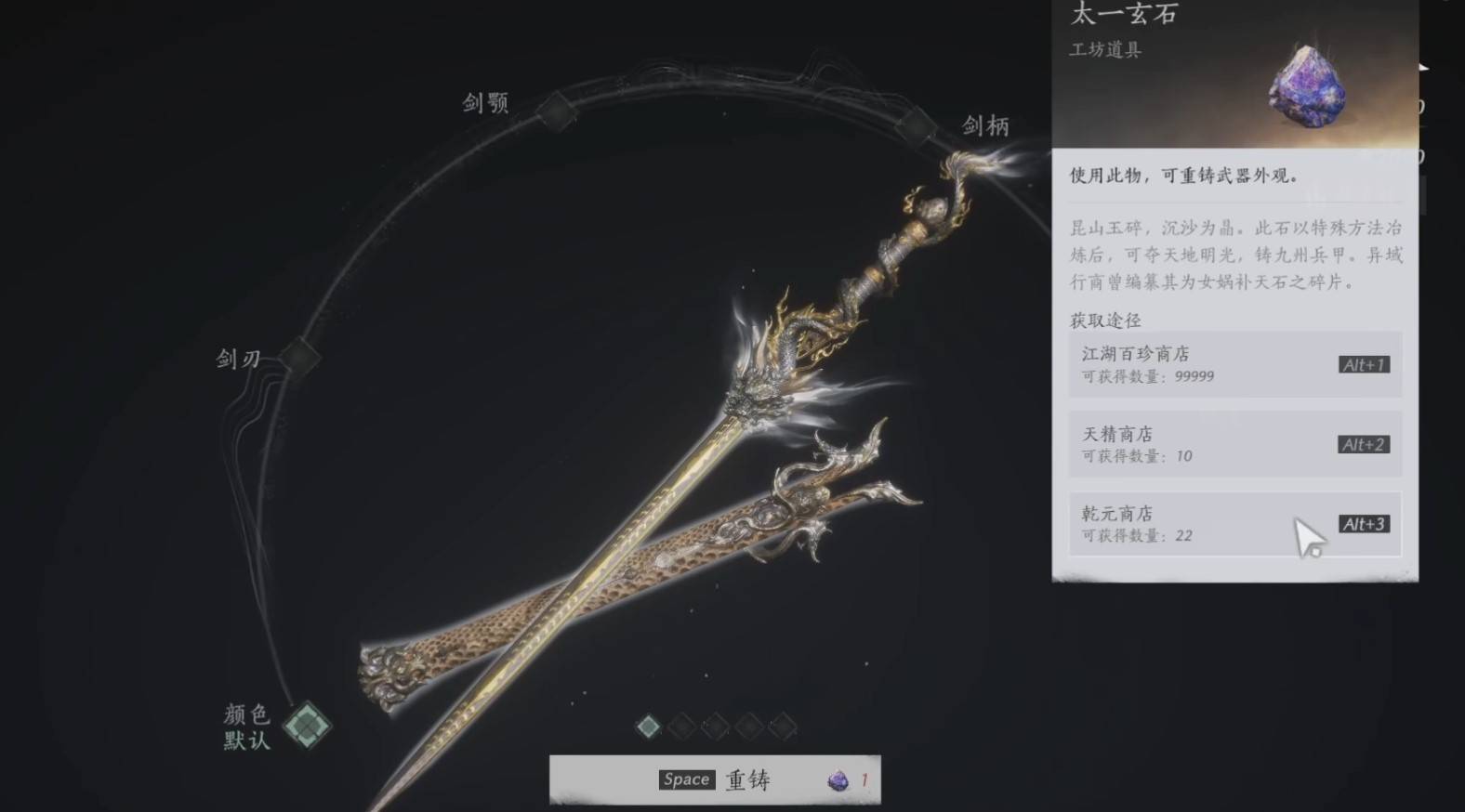Select the 颜色 默认 color diamond
This screenshot has width=1465, height=812.
[x=307, y=726]
